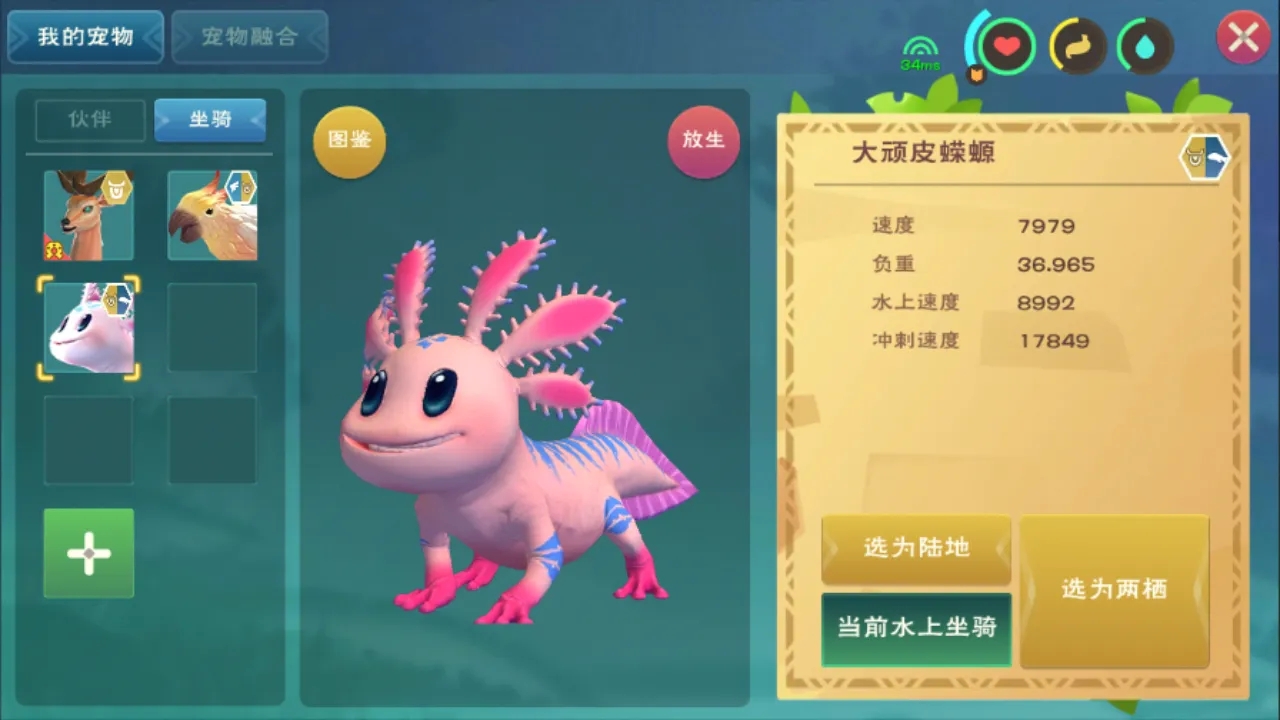
Task: Toggle 当前水上坐骑 water mount status
Action: pyautogui.click(x=915, y=629)
